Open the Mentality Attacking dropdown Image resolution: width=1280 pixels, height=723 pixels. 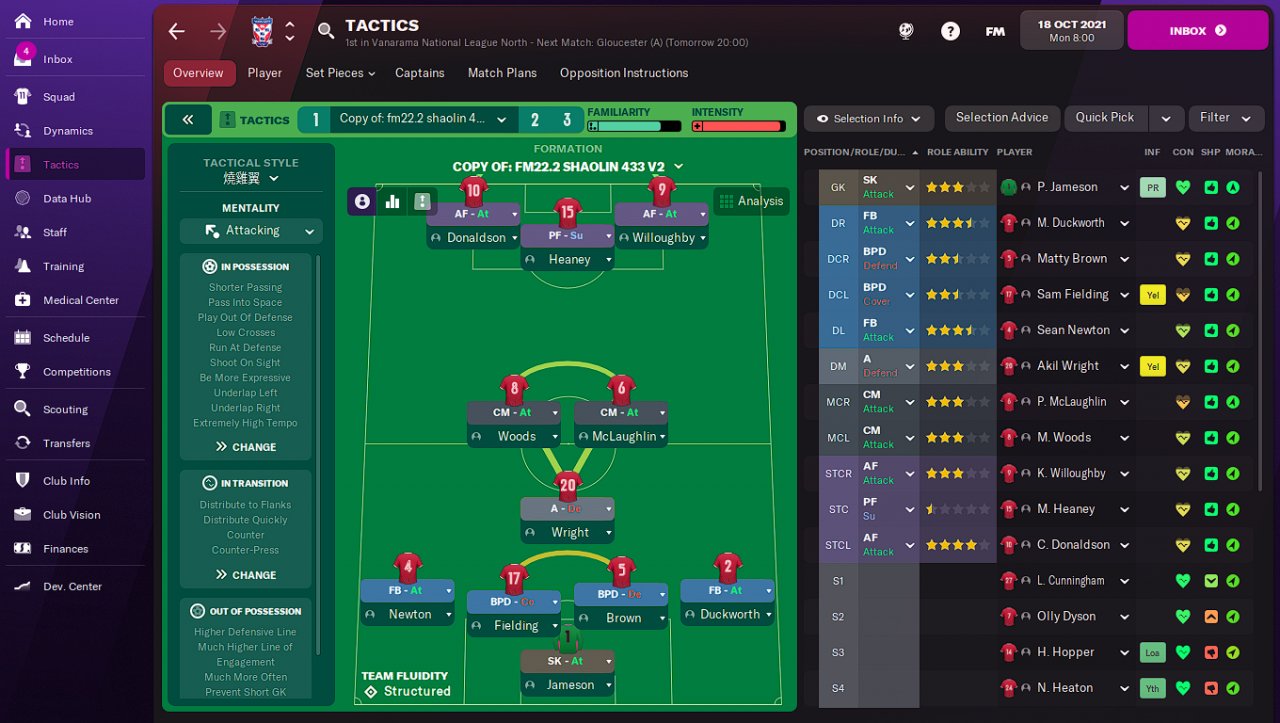[x=251, y=231]
